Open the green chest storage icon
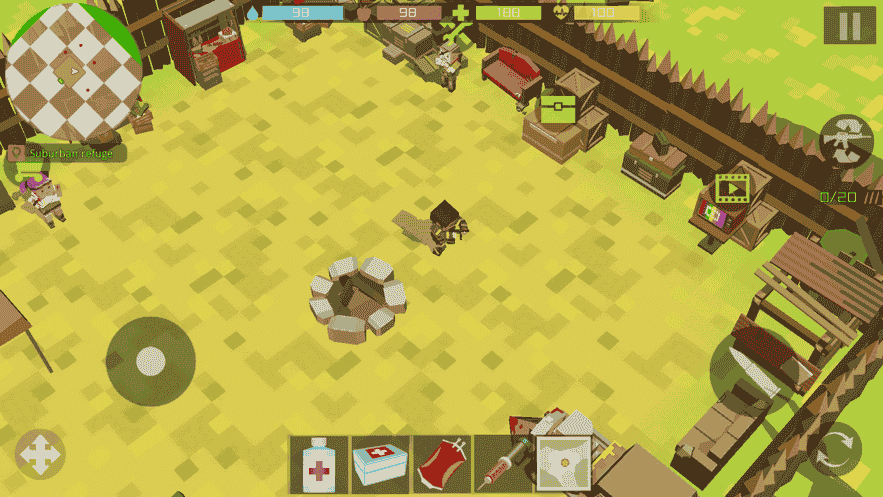 558,108
